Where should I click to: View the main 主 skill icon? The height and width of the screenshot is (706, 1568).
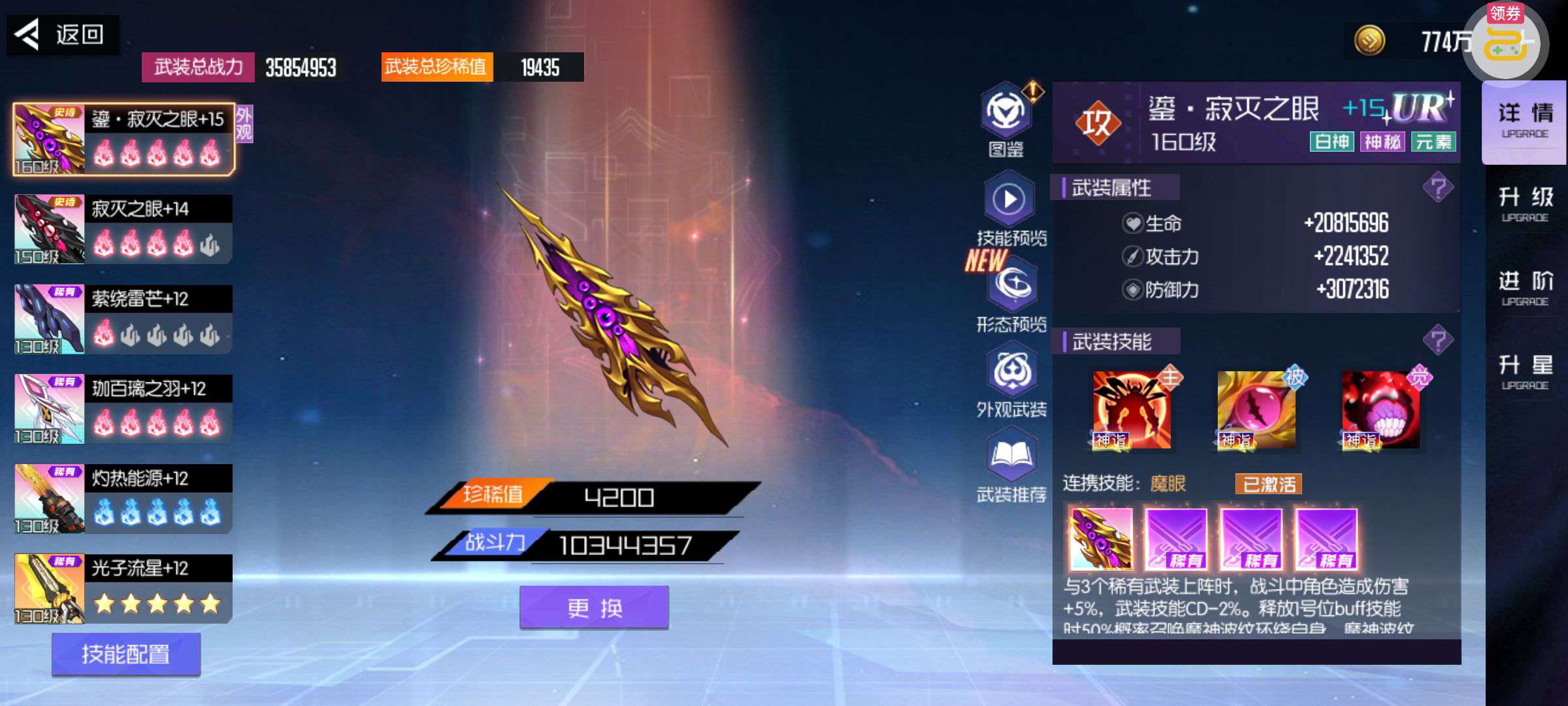click(1132, 410)
